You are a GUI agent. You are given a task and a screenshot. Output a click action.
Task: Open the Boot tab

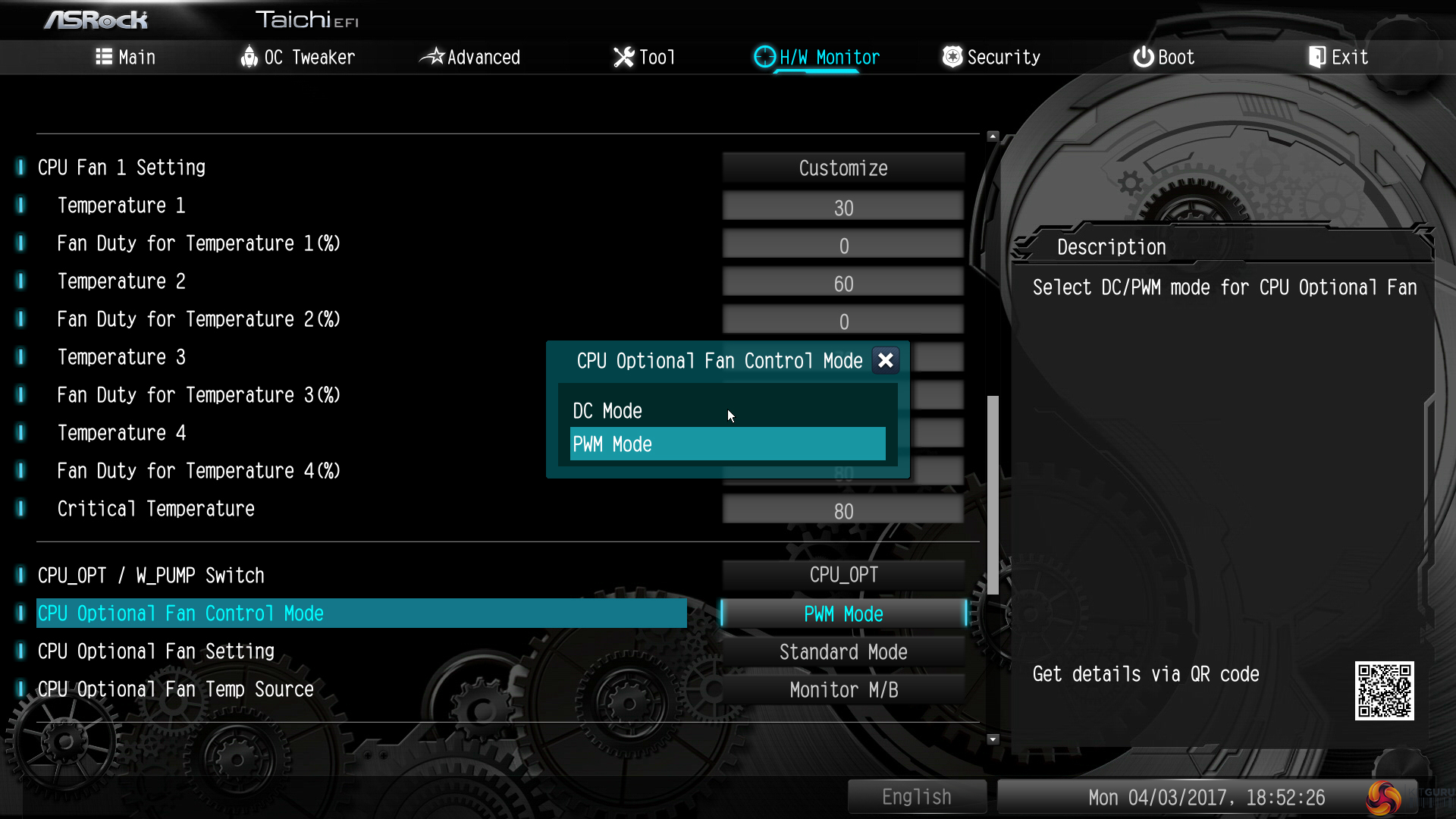point(1164,58)
